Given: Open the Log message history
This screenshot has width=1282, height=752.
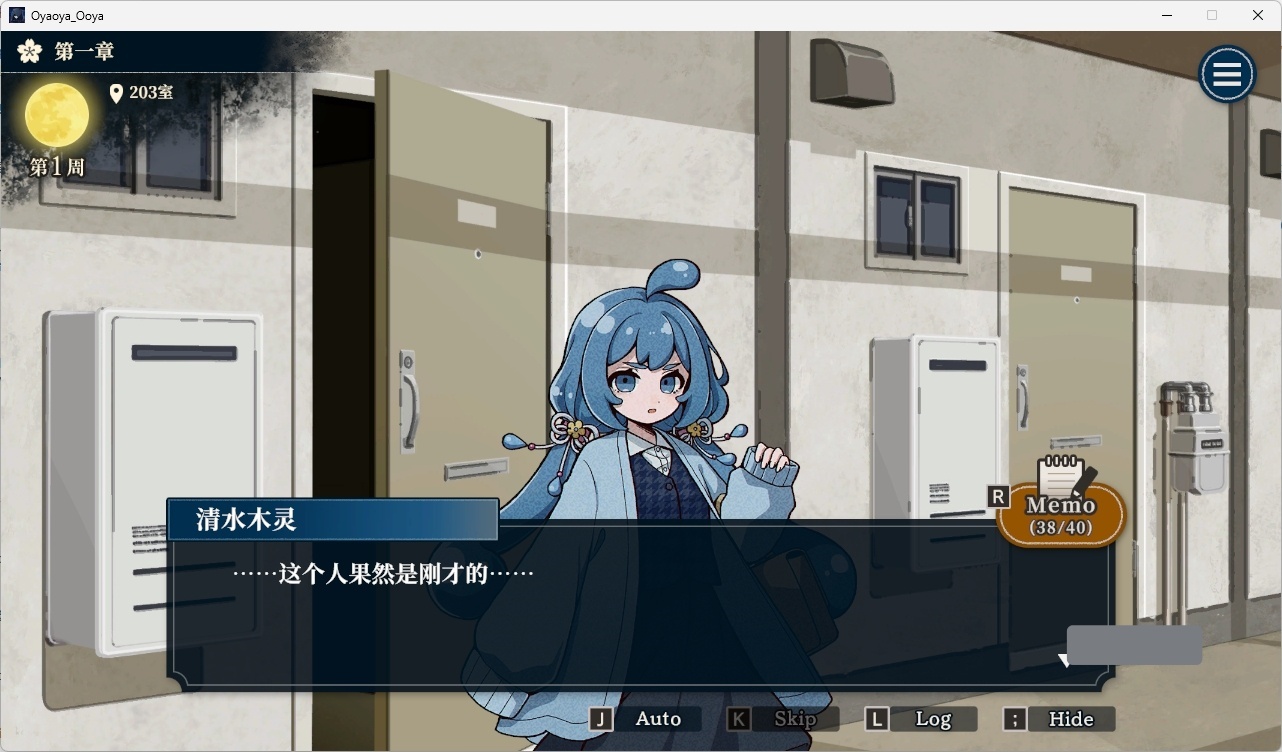Looking at the screenshot, I should click(934, 718).
